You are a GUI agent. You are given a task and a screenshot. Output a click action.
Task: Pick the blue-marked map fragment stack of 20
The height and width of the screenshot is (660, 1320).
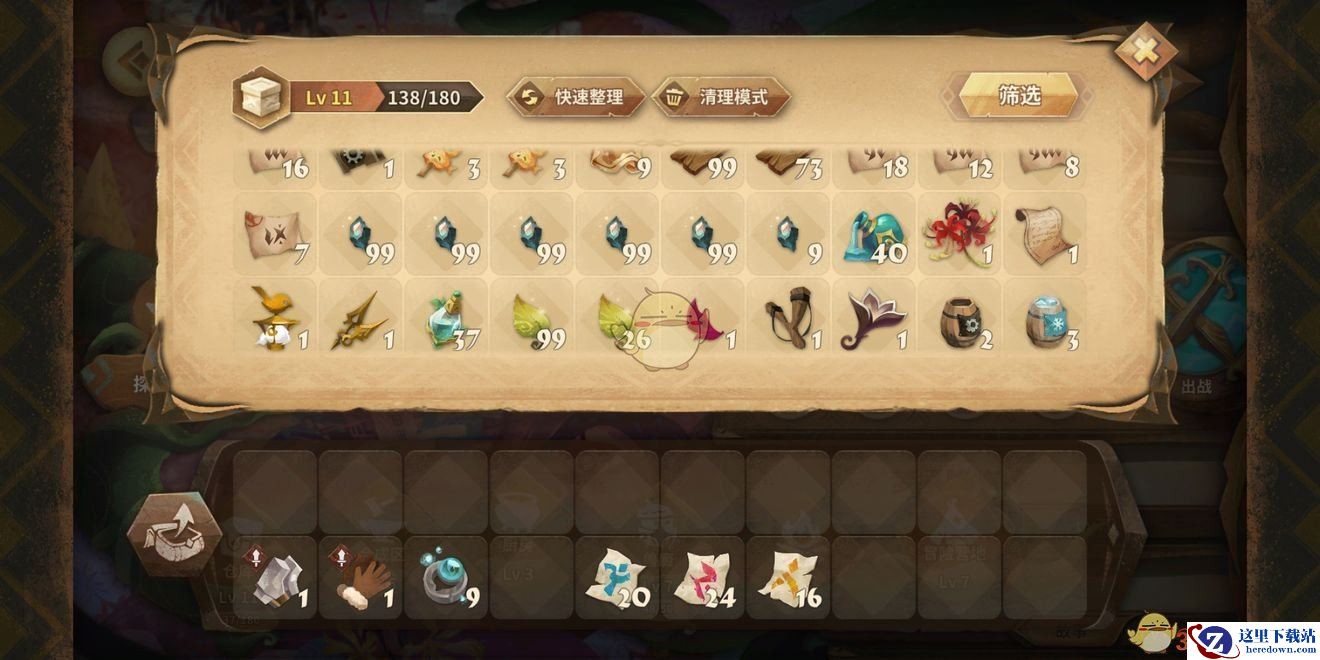[x=617, y=578]
